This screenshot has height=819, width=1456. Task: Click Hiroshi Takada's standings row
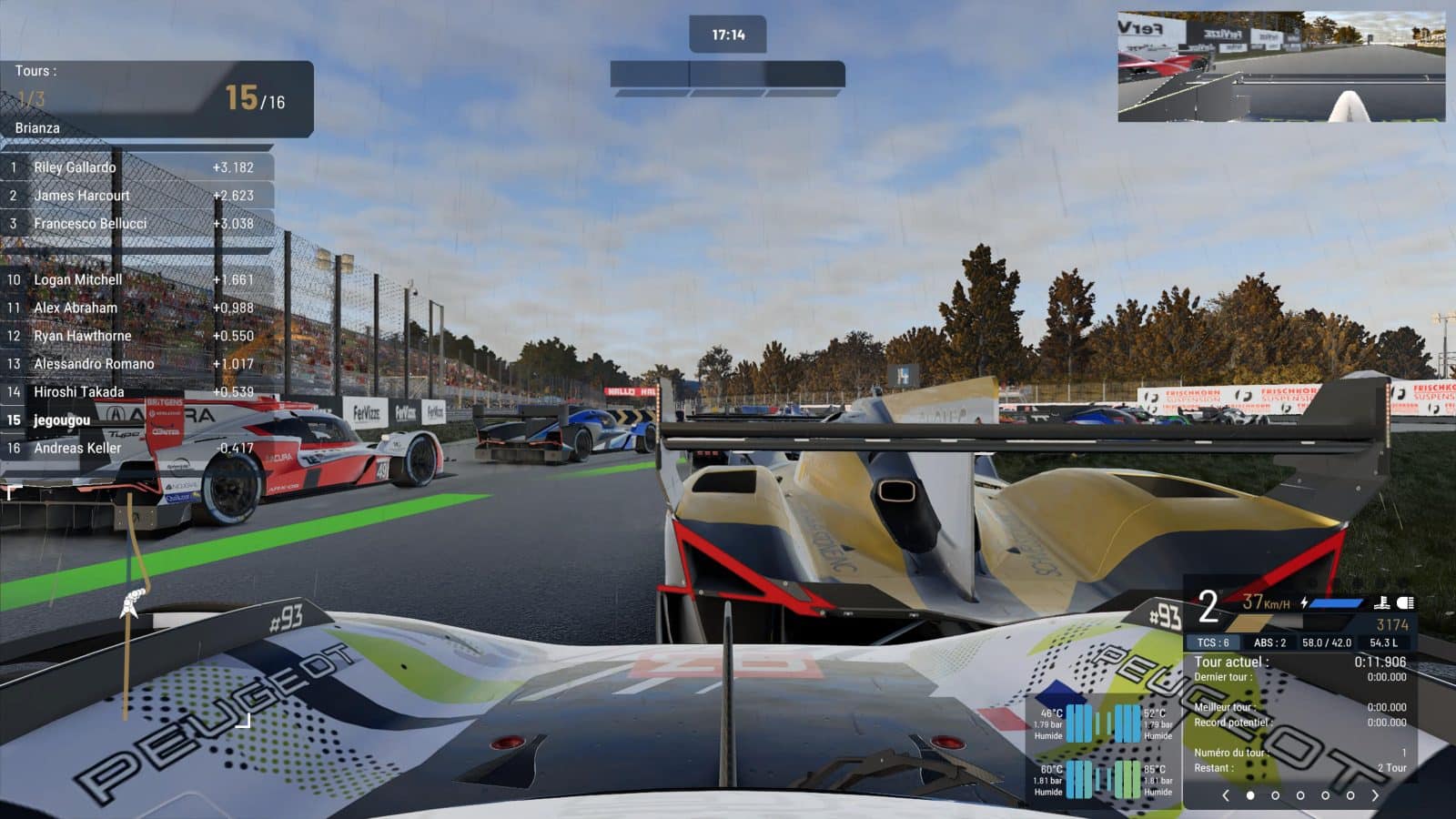pos(136,392)
